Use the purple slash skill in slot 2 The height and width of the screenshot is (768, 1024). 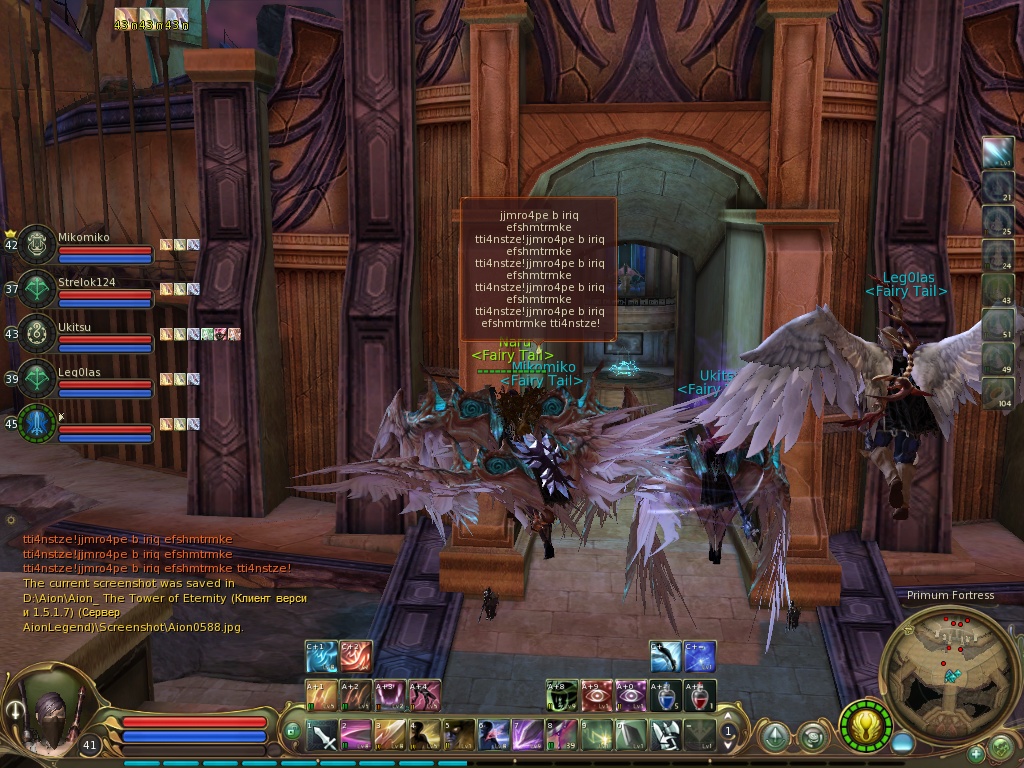click(x=356, y=735)
